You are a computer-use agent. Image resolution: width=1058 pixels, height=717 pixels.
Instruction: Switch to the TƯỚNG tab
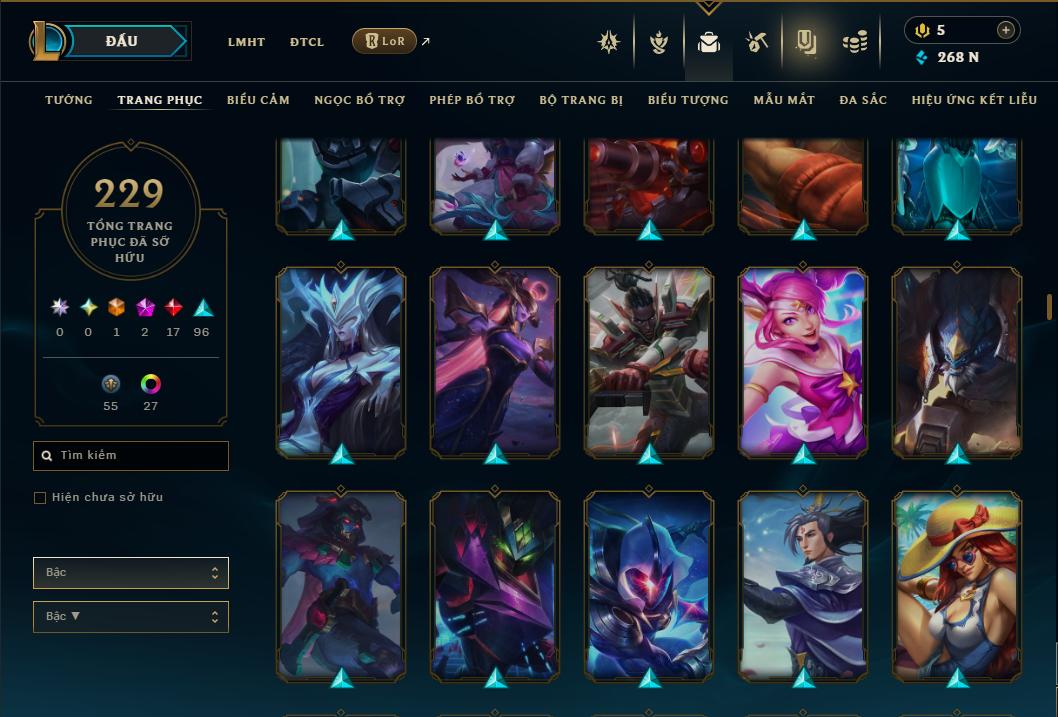click(x=69, y=100)
